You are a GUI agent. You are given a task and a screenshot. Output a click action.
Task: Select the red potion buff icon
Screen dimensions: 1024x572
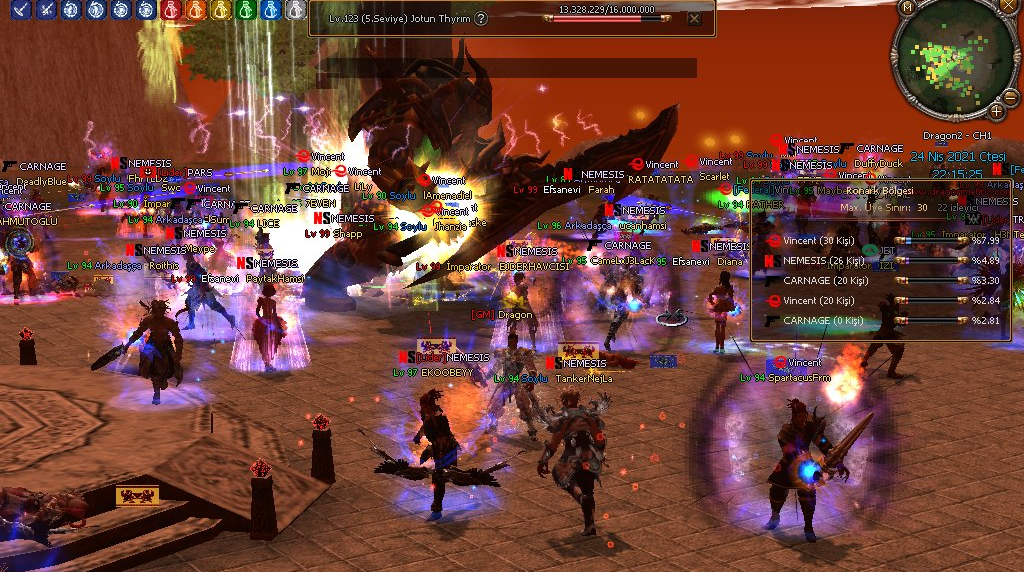(x=170, y=10)
